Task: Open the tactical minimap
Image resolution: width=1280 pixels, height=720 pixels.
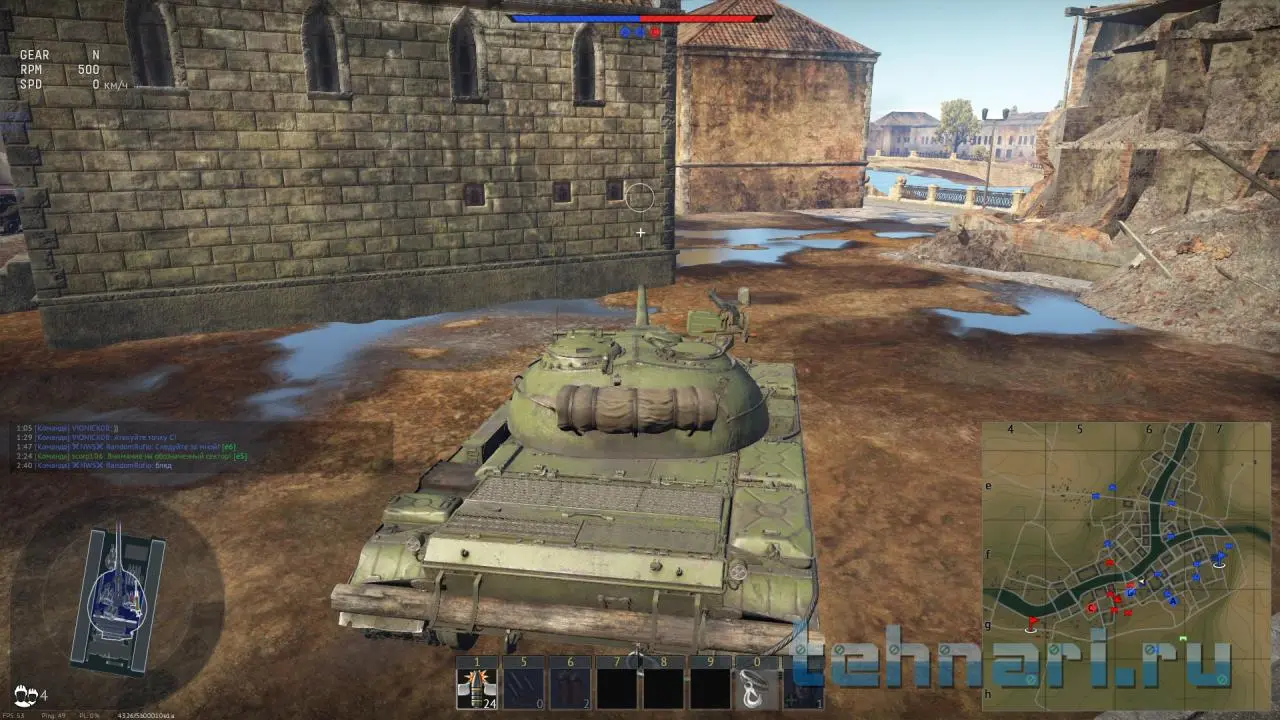Action: click(x=1125, y=565)
